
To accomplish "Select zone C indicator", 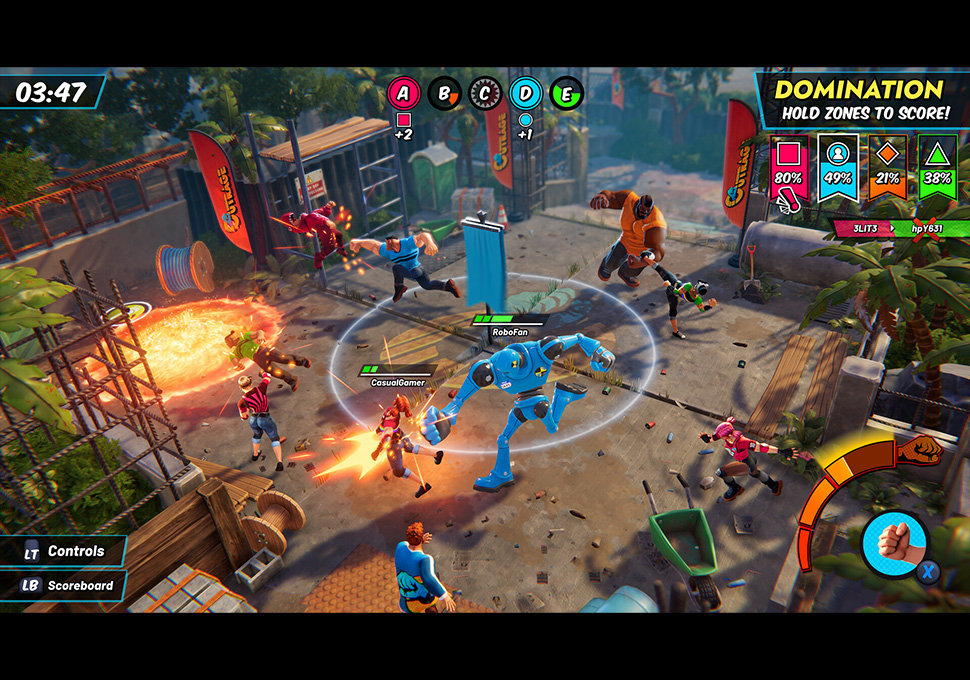I will pos(485,94).
